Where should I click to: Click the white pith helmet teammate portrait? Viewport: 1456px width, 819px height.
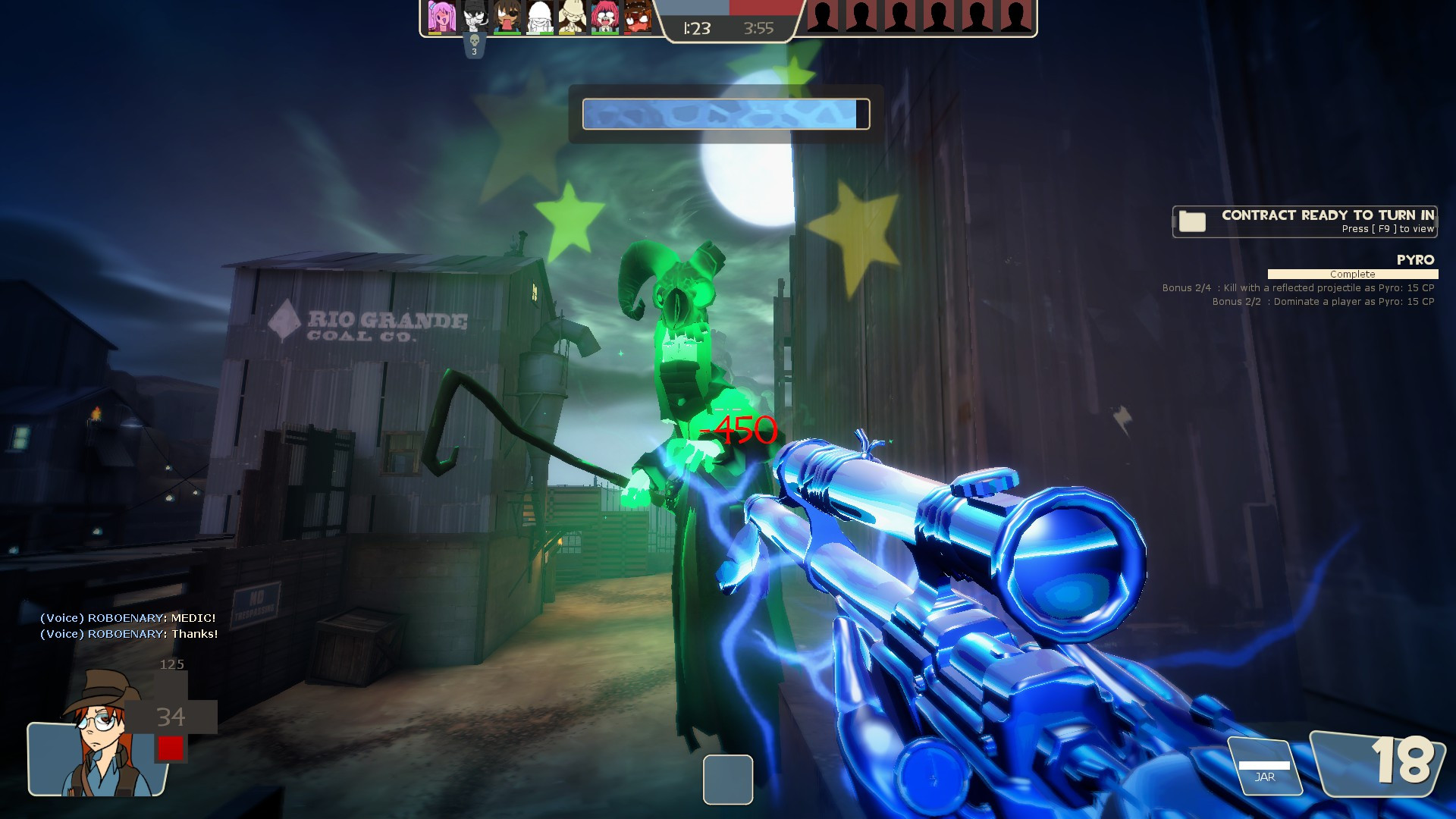tap(540, 17)
